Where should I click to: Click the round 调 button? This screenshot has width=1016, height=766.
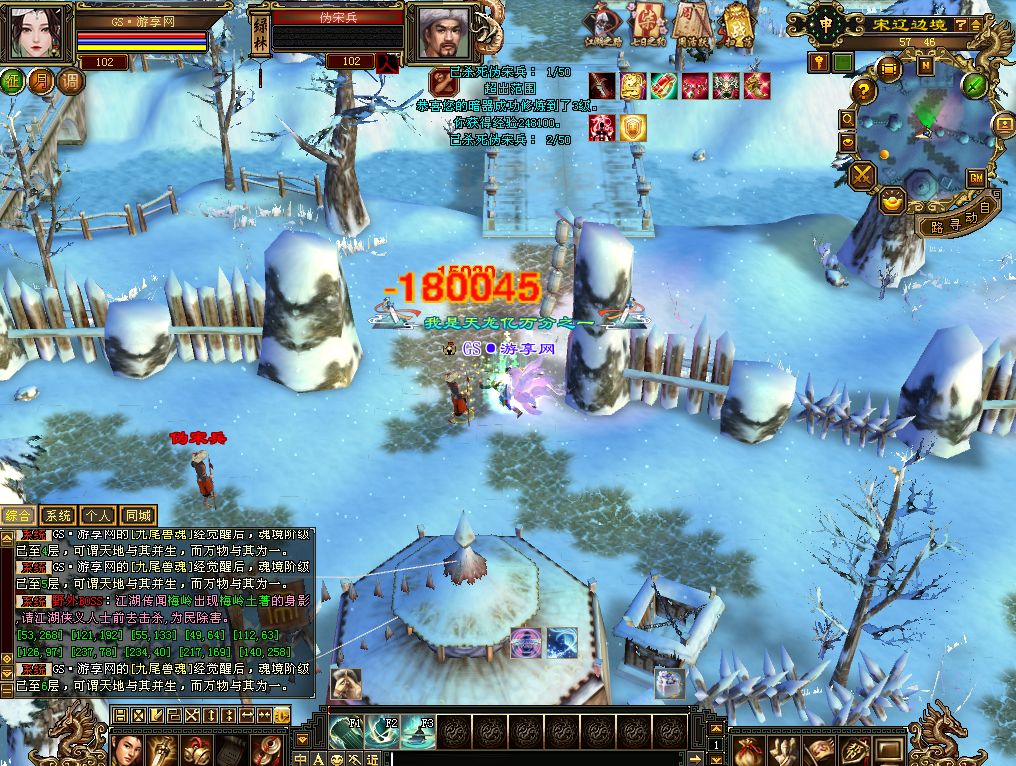(x=70, y=81)
